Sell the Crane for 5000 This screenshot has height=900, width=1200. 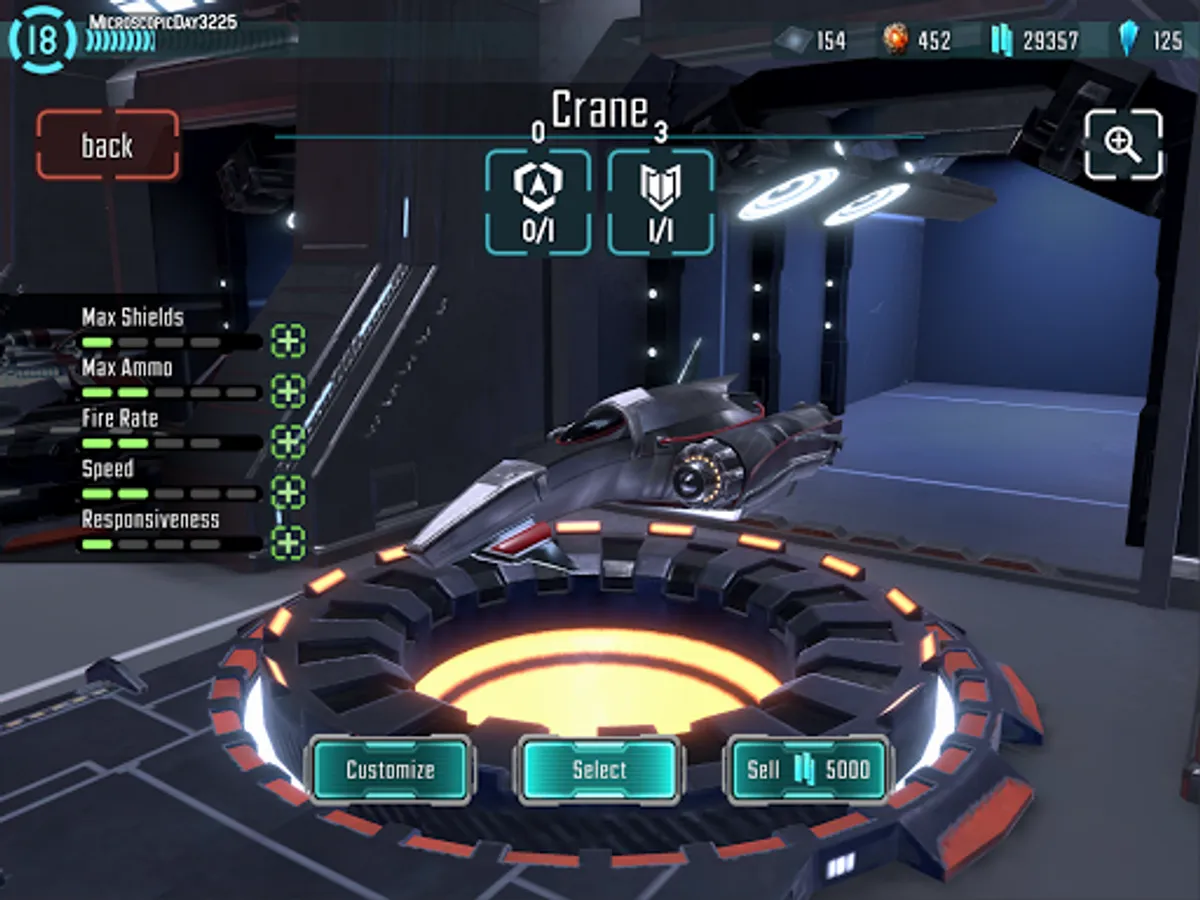[808, 770]
